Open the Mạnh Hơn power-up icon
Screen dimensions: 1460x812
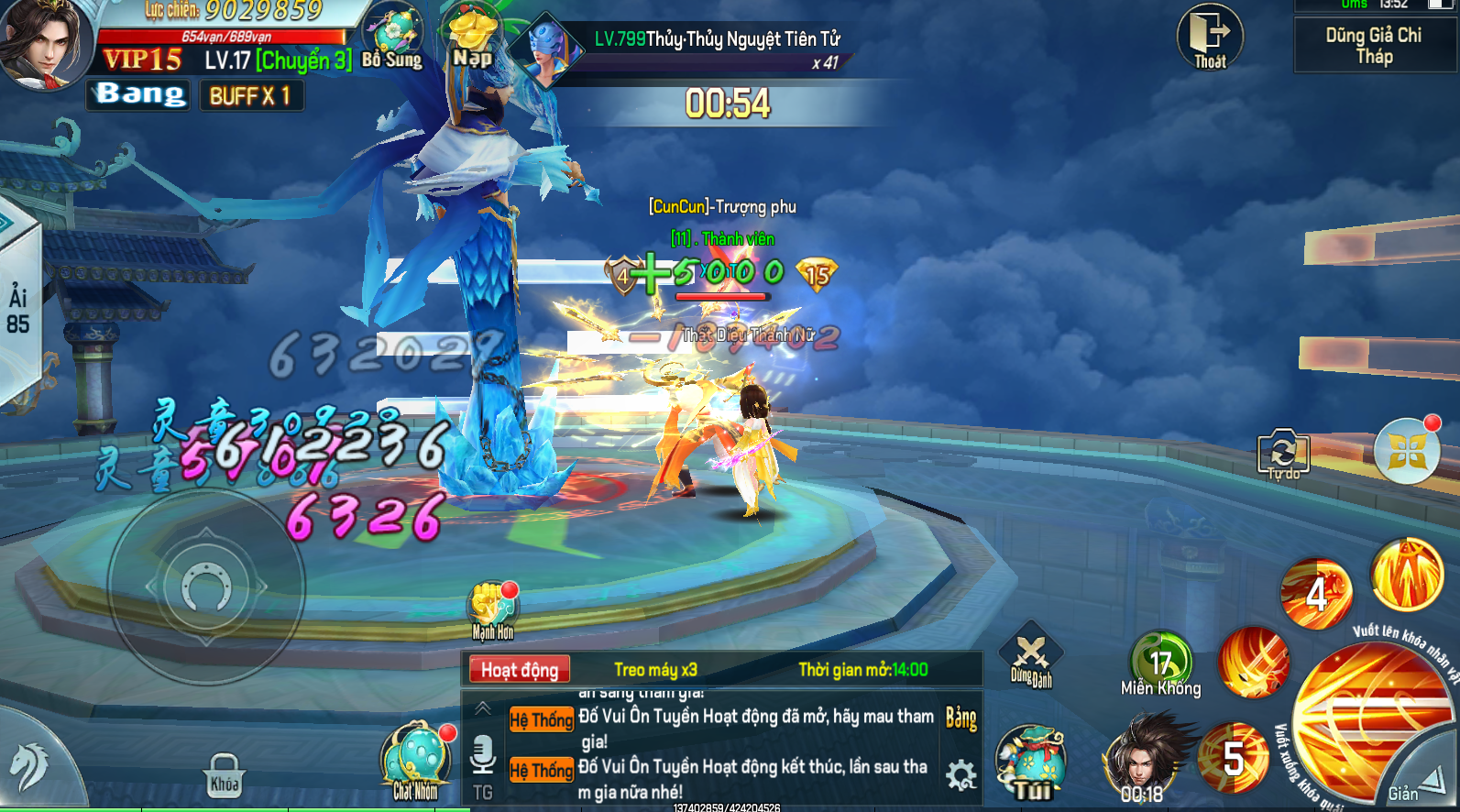pyautogui.click(x=493, y=609)
